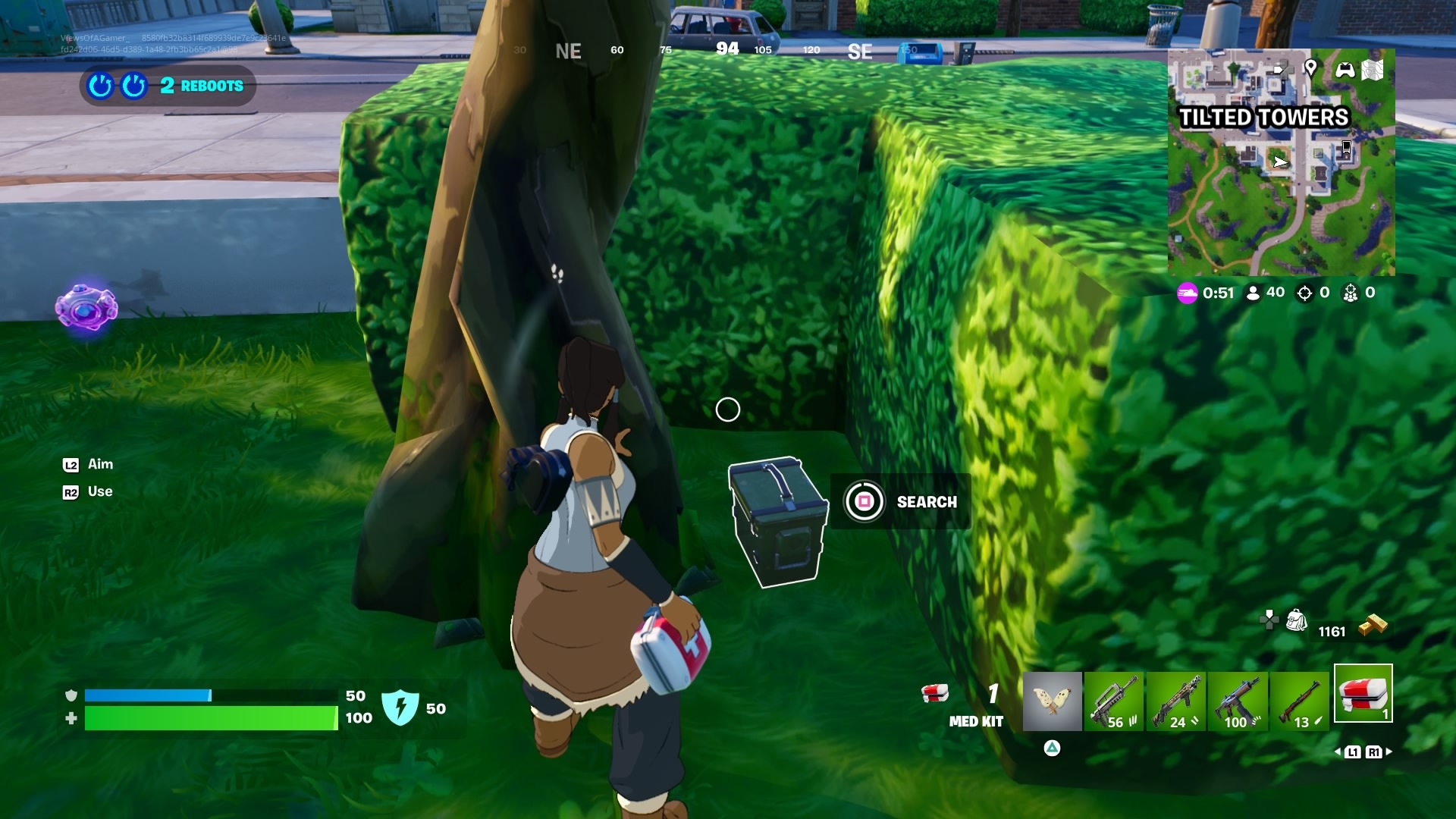Click the gold bars currency icon
The image size is (1456, 819).
(x=1373, y=625)
